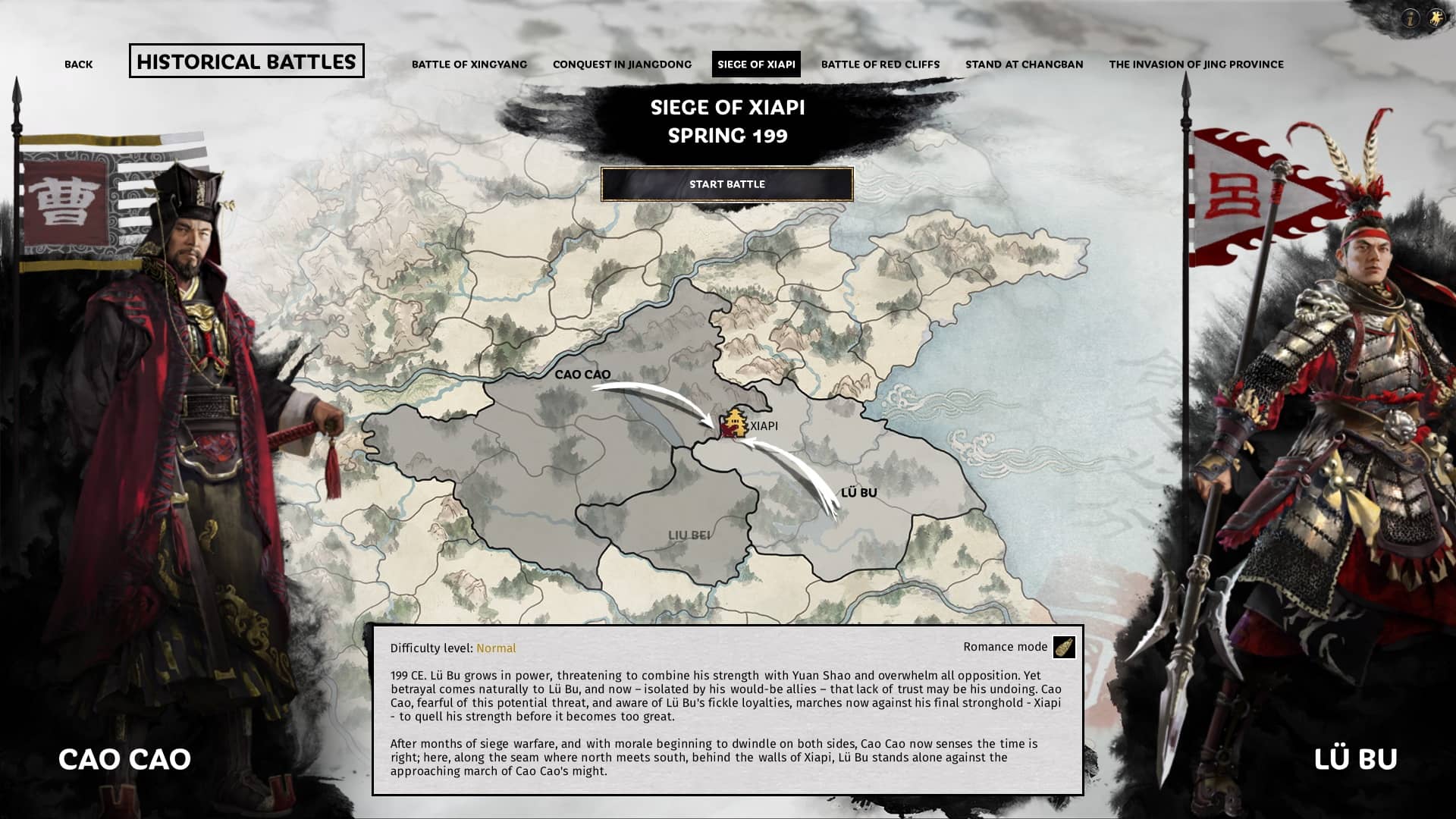Open the Battle of Xingyang entry

469,64
